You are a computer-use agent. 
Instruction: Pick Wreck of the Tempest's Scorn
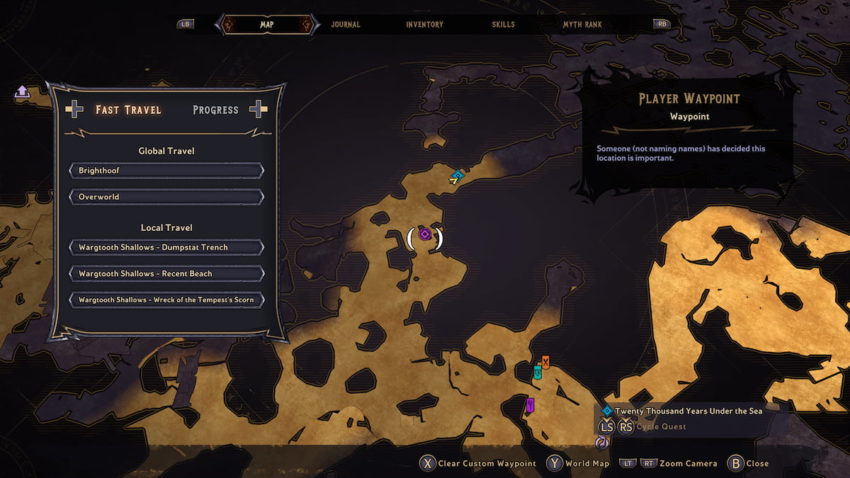[166, 300]
